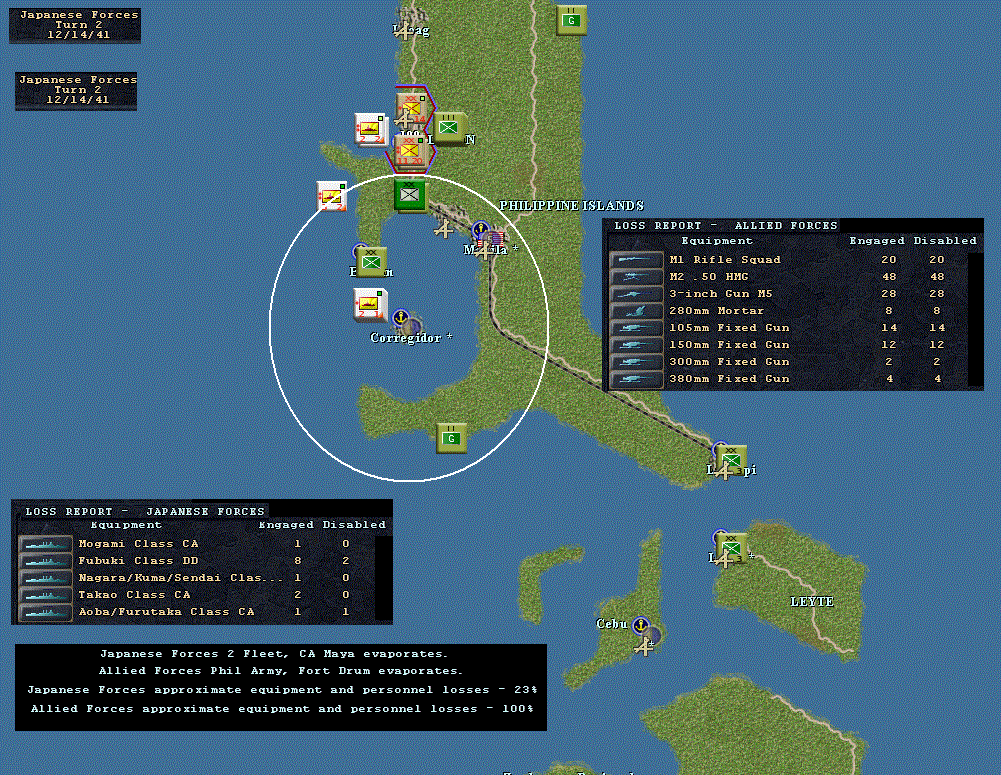The image size is (1001, 775).
Task: Select the Japanese naval unit beside Corregidor
Action: pos(369,303)
